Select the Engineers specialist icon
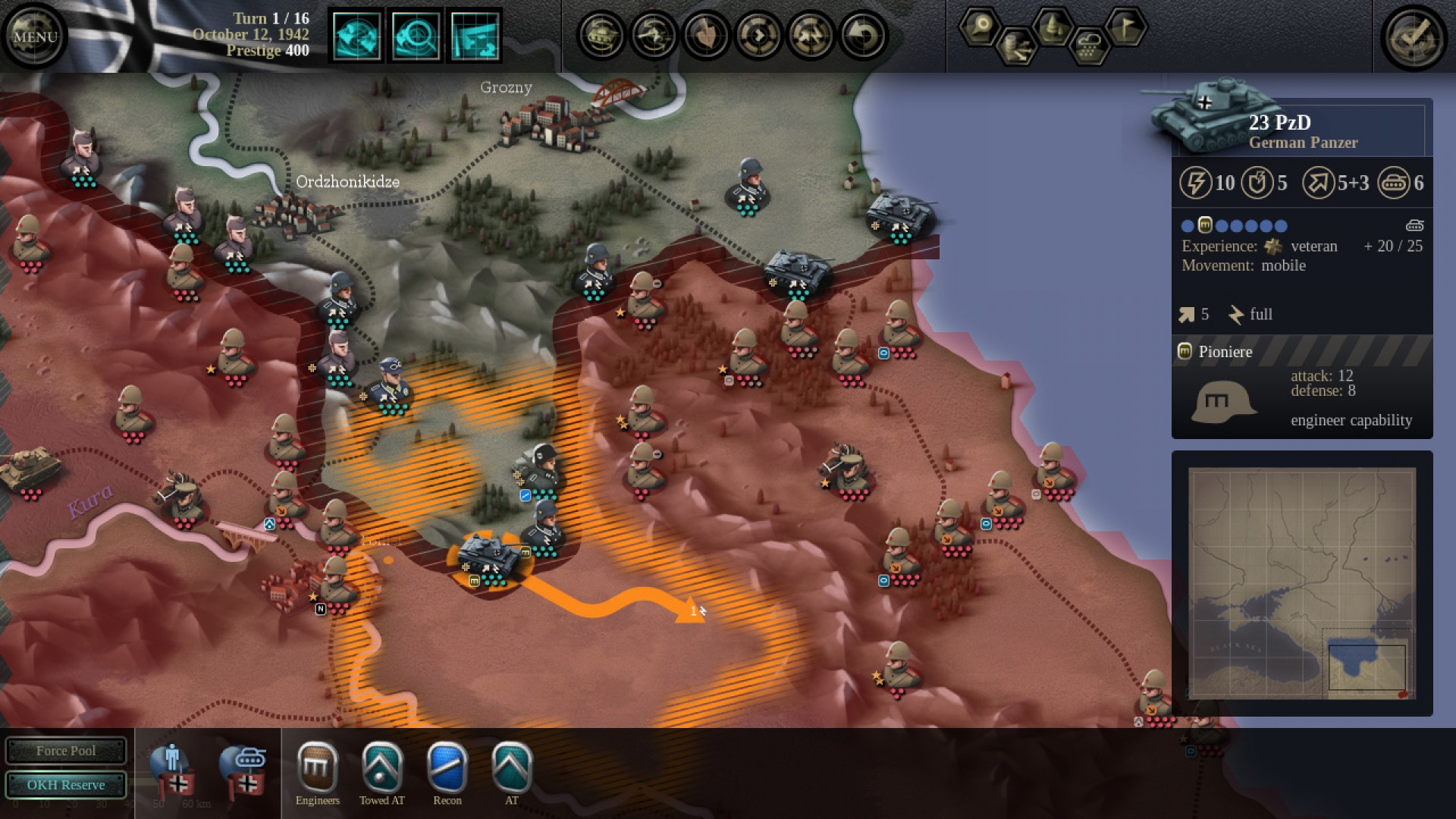Viewport: 1456px width, 819px height. 318,770
